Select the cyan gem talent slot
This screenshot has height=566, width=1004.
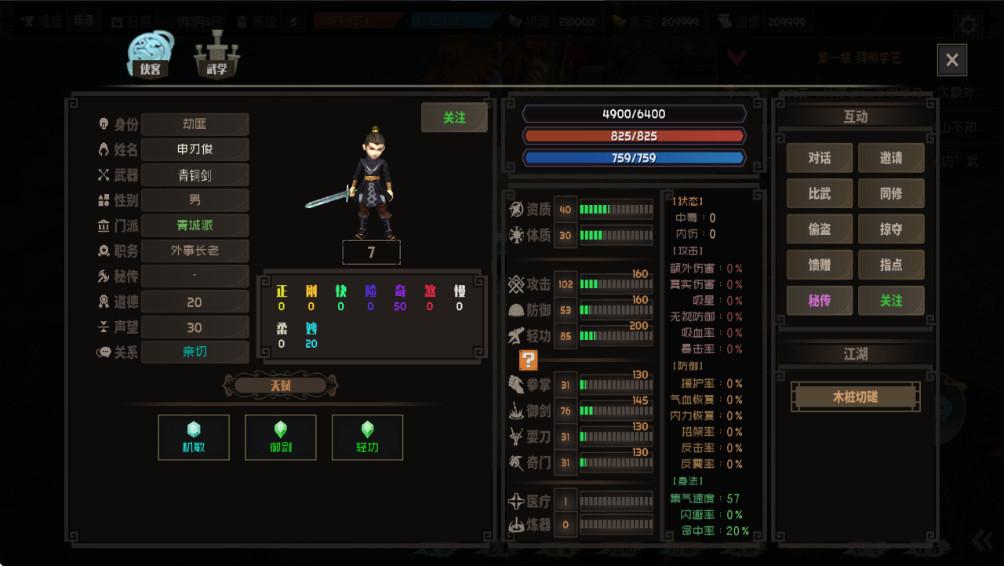[194, 437]
